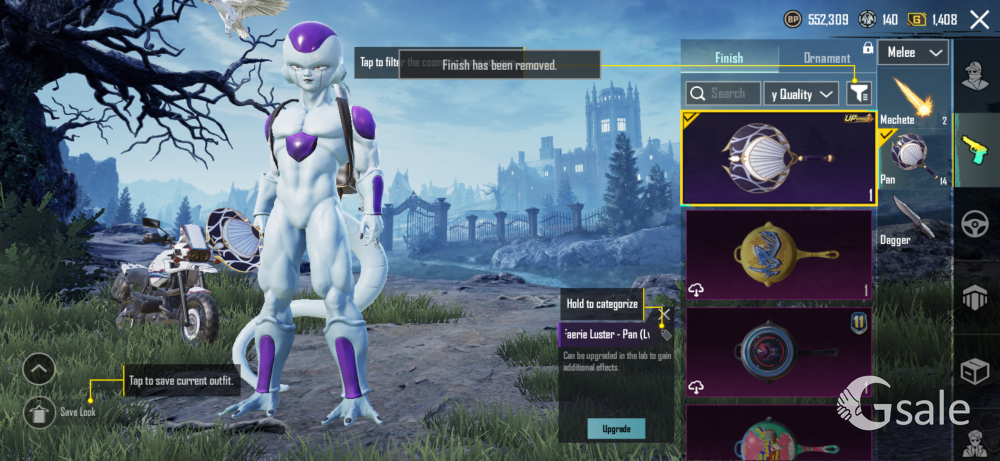Open the crate box category
Image resolution: width=1000 pixels, height=461 pixels.
tap(976, 371)
